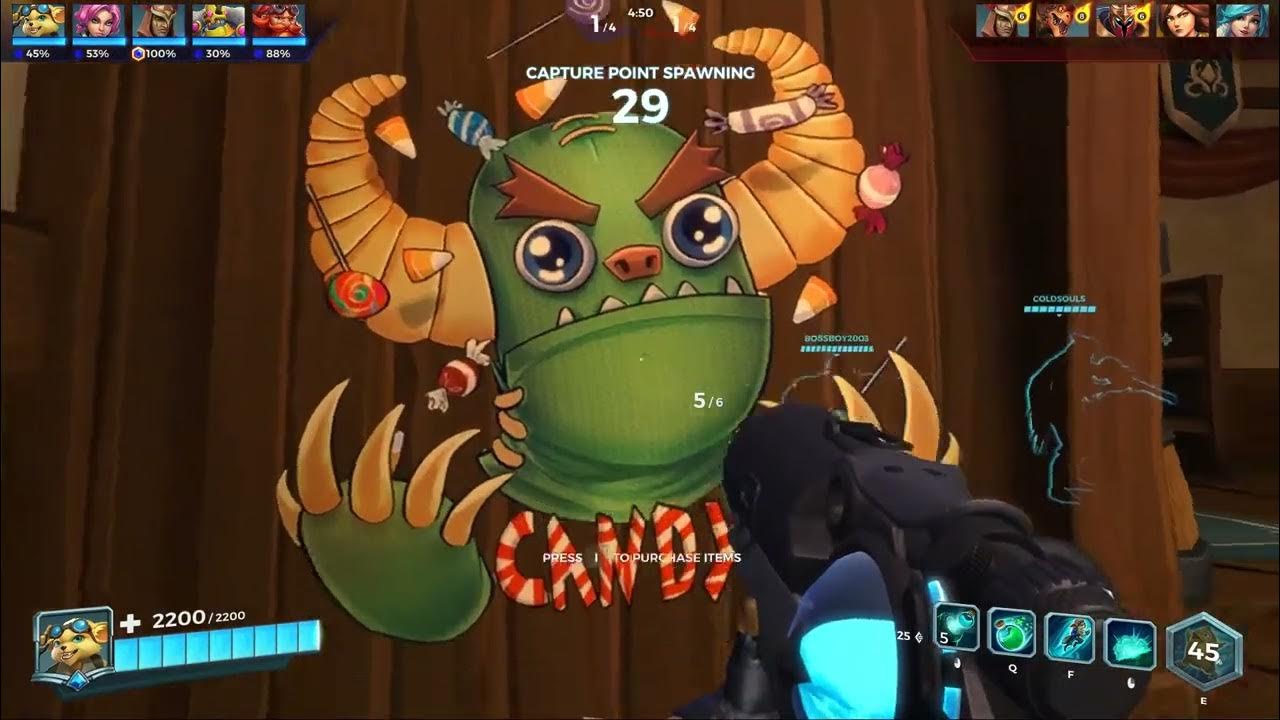Viewport: 1280px width, 720px height.
Task: Select the blue-haired enemy champion portrait
Action: pyautogui.click(x=1242, y=20)
